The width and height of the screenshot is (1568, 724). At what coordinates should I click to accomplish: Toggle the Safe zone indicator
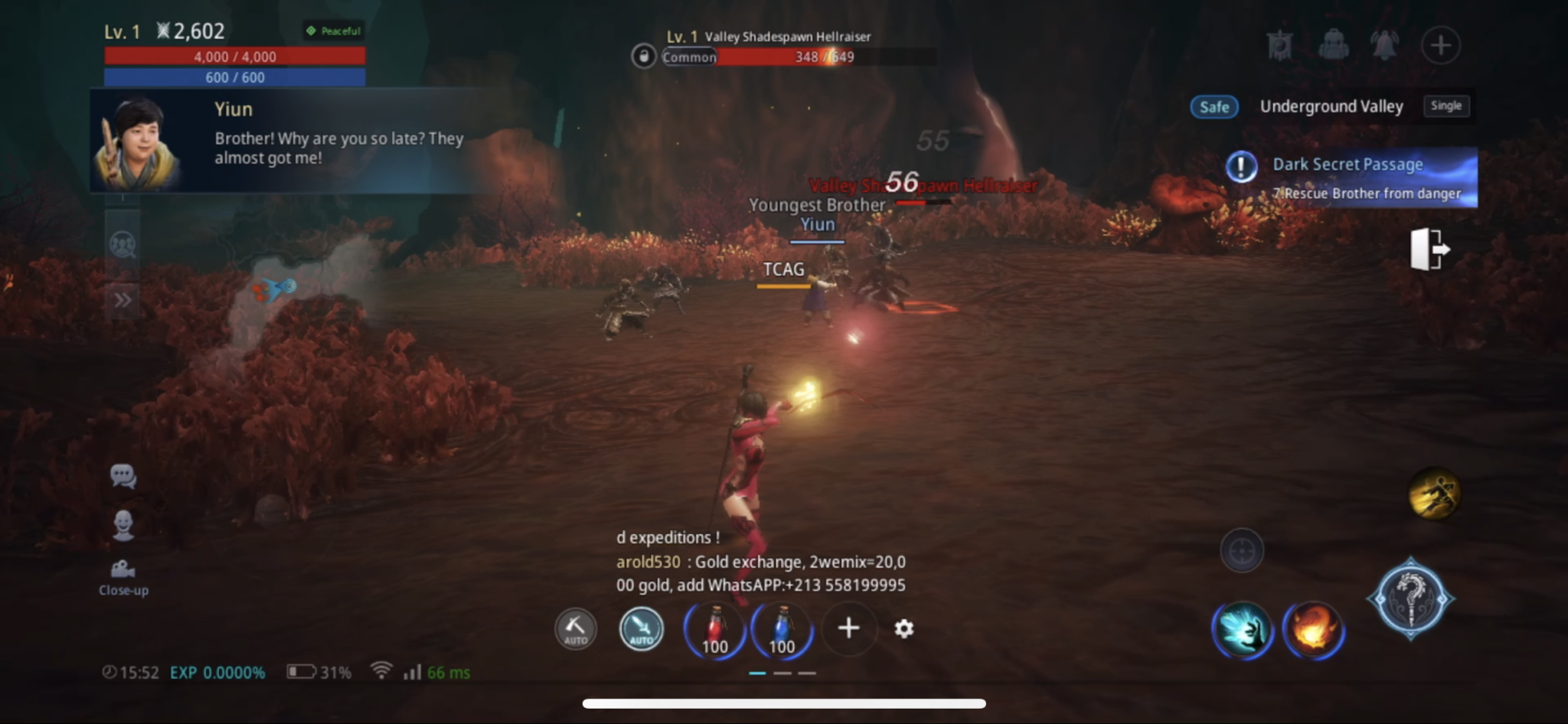pyautogui.click(x=1216, y=107)
